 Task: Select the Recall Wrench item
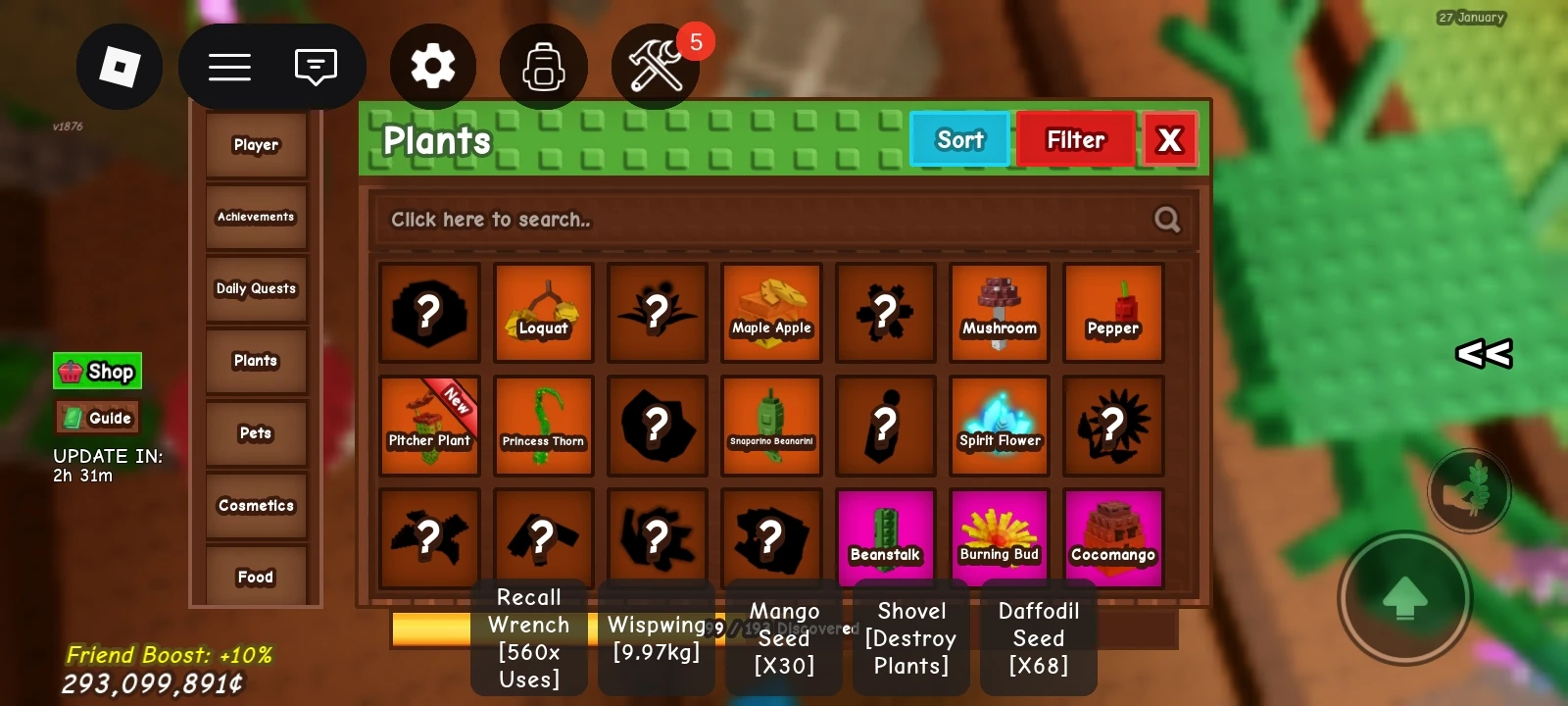(x=528, y=637)
